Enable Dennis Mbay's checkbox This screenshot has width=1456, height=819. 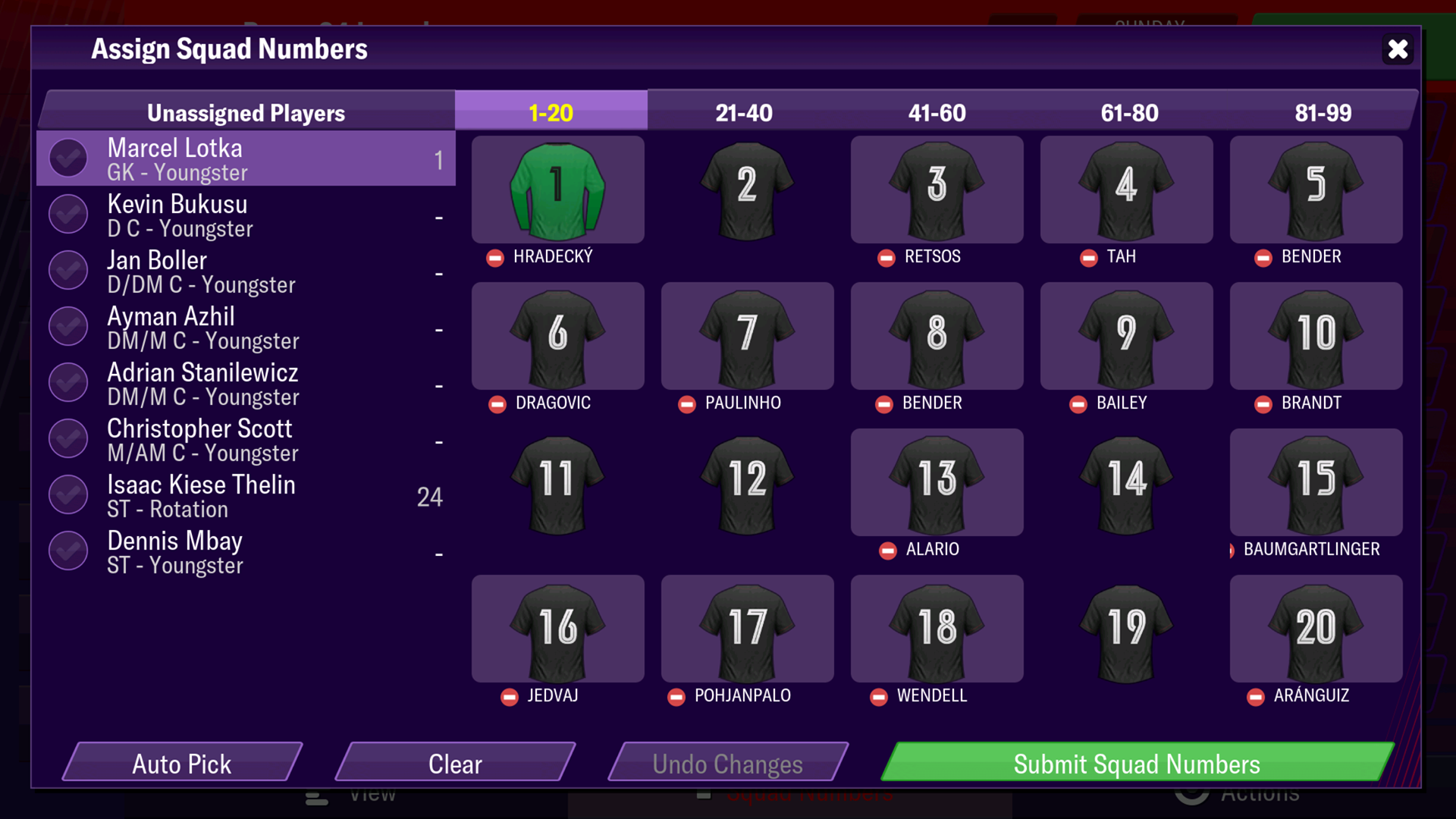67,551
